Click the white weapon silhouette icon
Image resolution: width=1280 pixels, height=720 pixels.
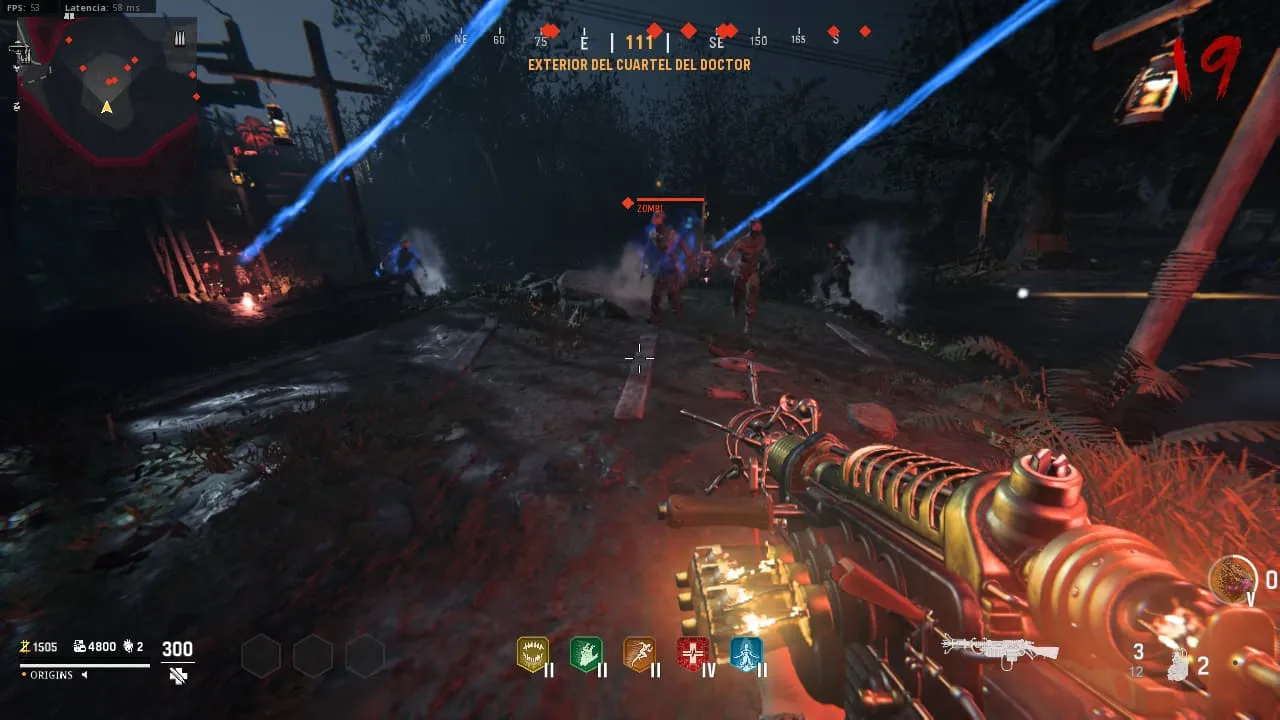tap(1000, 648)
